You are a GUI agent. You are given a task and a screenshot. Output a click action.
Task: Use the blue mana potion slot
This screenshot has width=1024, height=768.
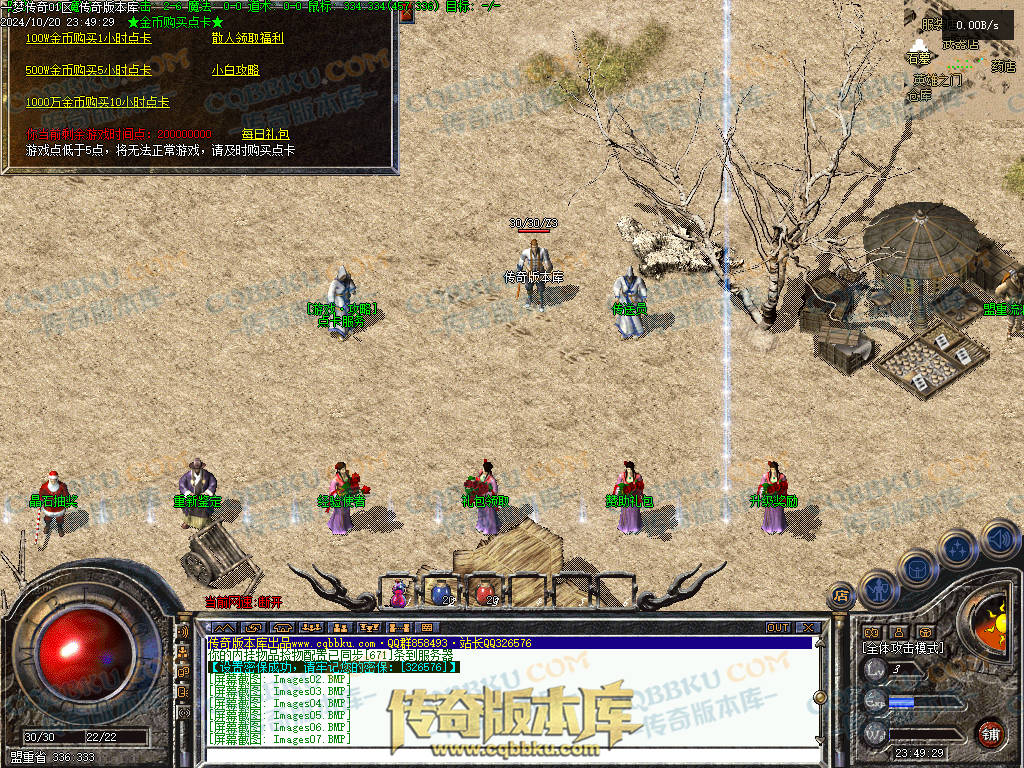click(x=441, y=593)
